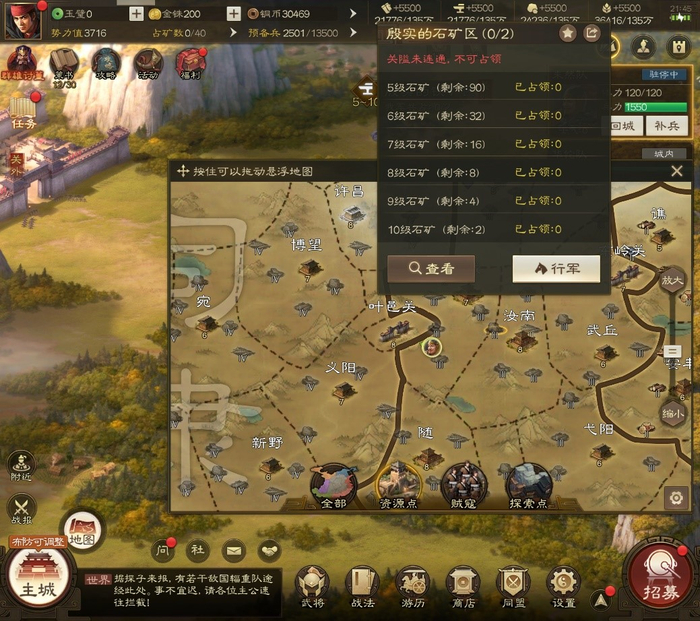
Task: Click the 补兵 replenish troops button
Action: pyautogui.click(x=667, y=125)
